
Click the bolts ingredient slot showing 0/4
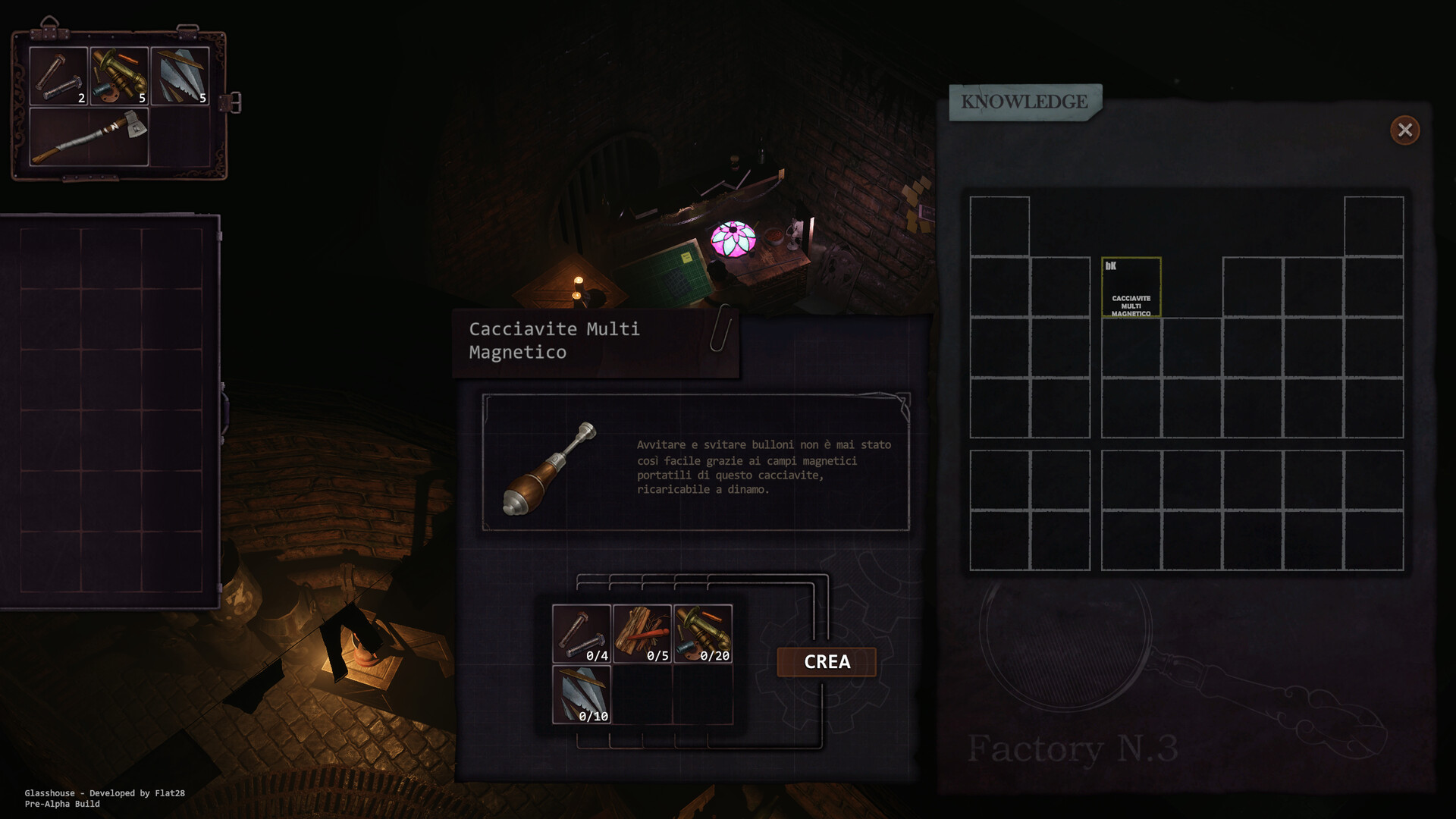pos(582,634)
